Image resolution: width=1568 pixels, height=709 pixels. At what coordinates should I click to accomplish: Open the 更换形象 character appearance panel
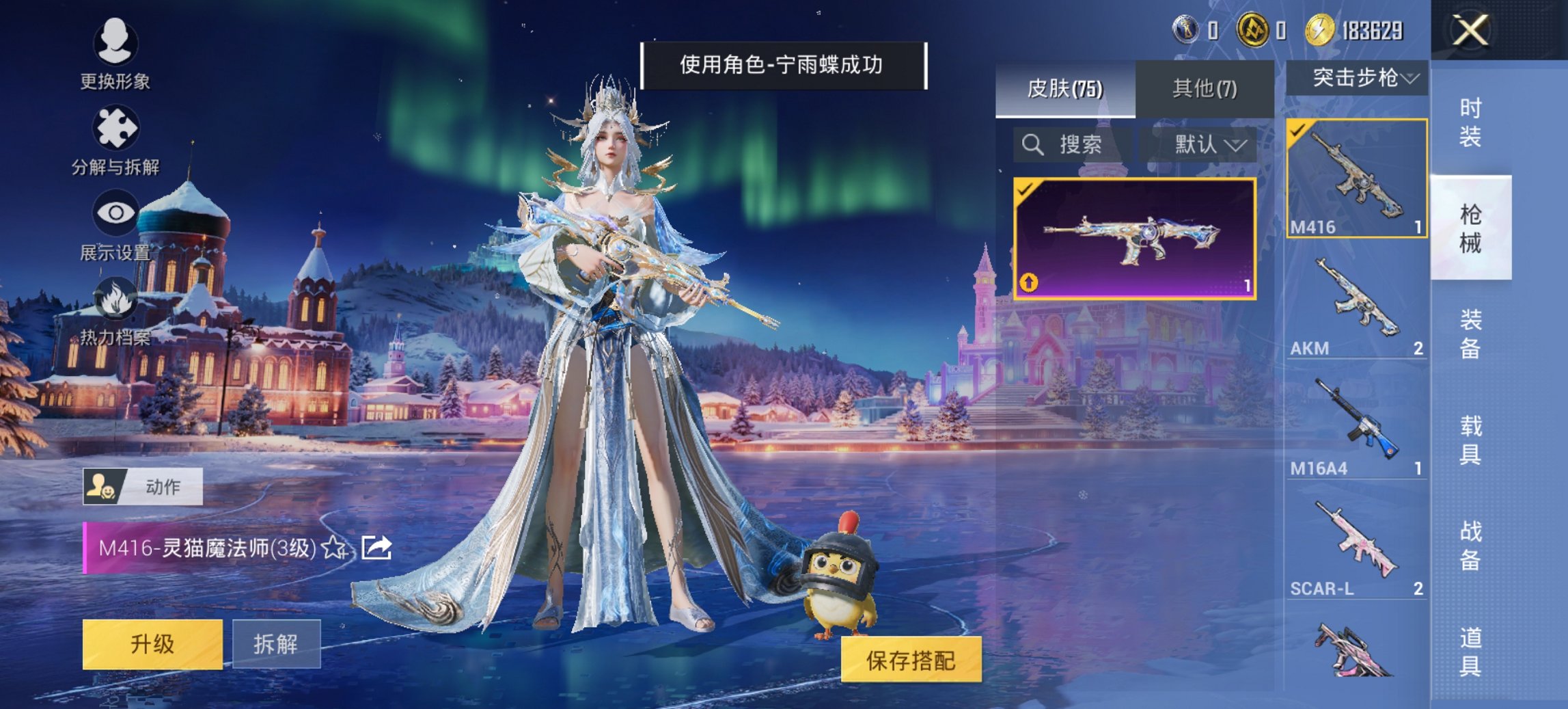[116, 55]
